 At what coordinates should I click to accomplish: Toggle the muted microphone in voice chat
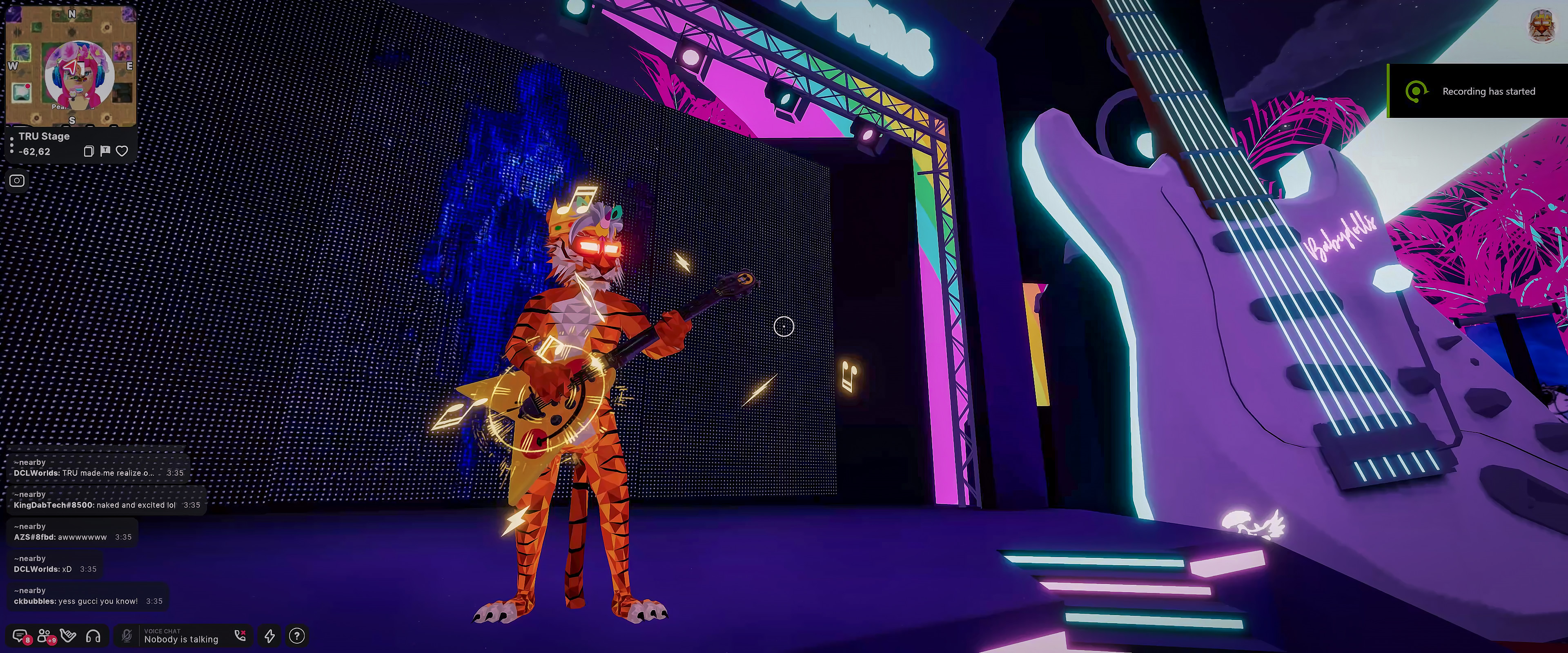[127, 636]
